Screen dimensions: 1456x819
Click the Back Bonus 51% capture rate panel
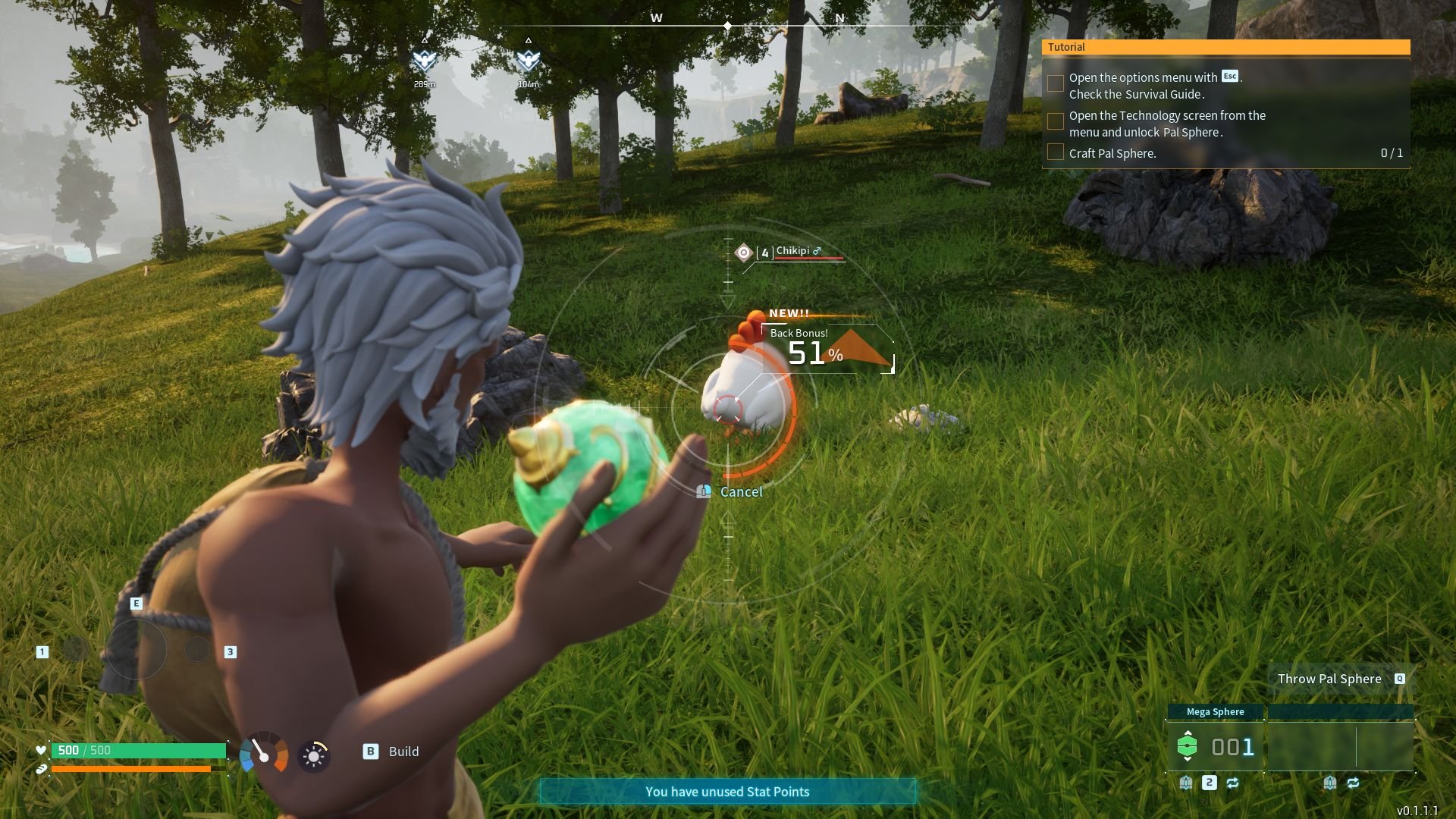pyautogui.click(x=827, y=349)
